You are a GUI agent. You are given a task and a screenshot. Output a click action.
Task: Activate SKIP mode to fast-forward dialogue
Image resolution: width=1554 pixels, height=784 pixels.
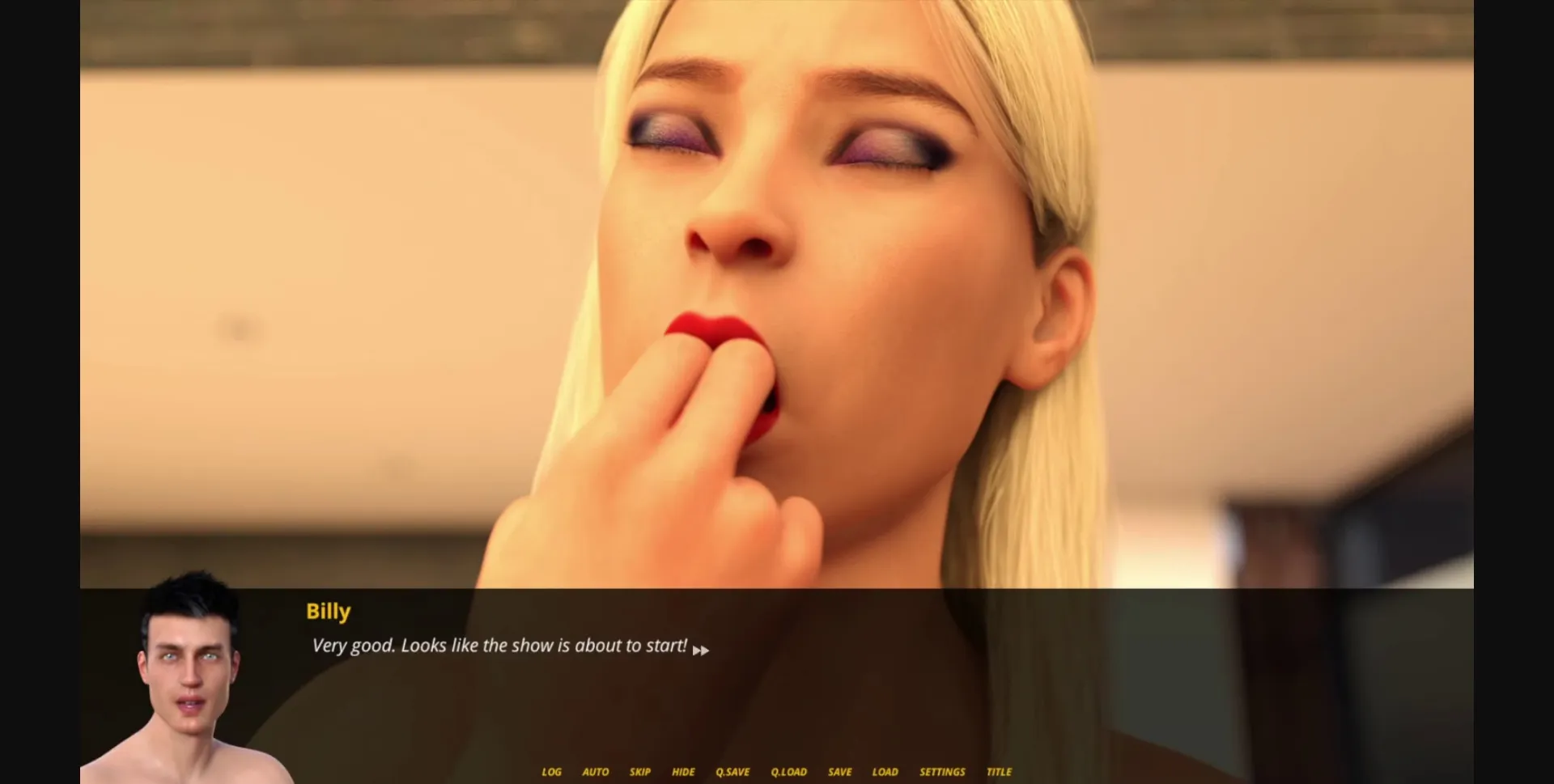pyautogui.click(x=640, y=772)
